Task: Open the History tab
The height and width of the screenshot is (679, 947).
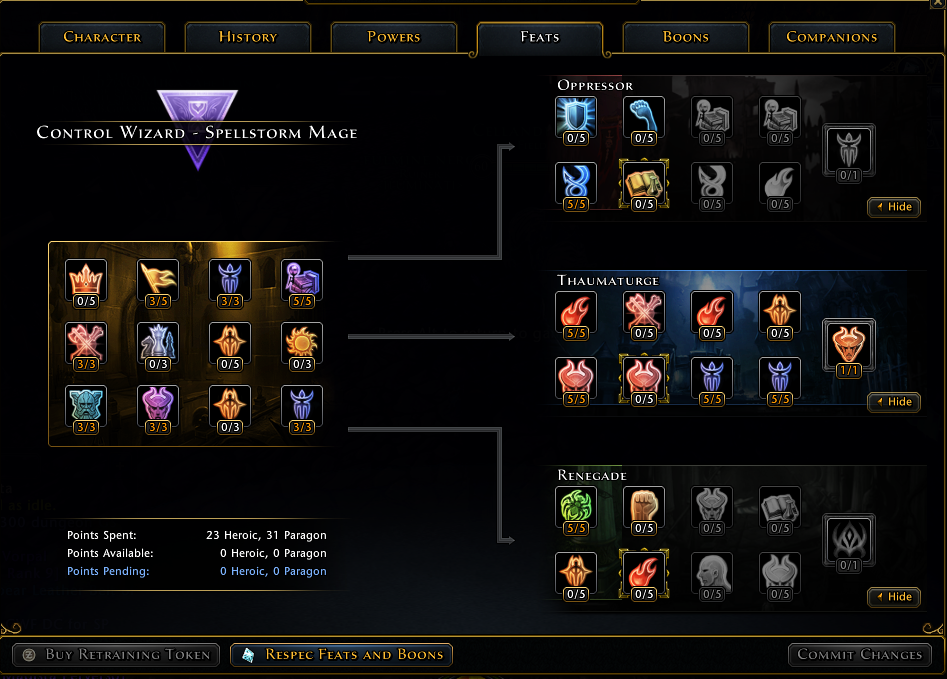Action: [x=247, y=37]
